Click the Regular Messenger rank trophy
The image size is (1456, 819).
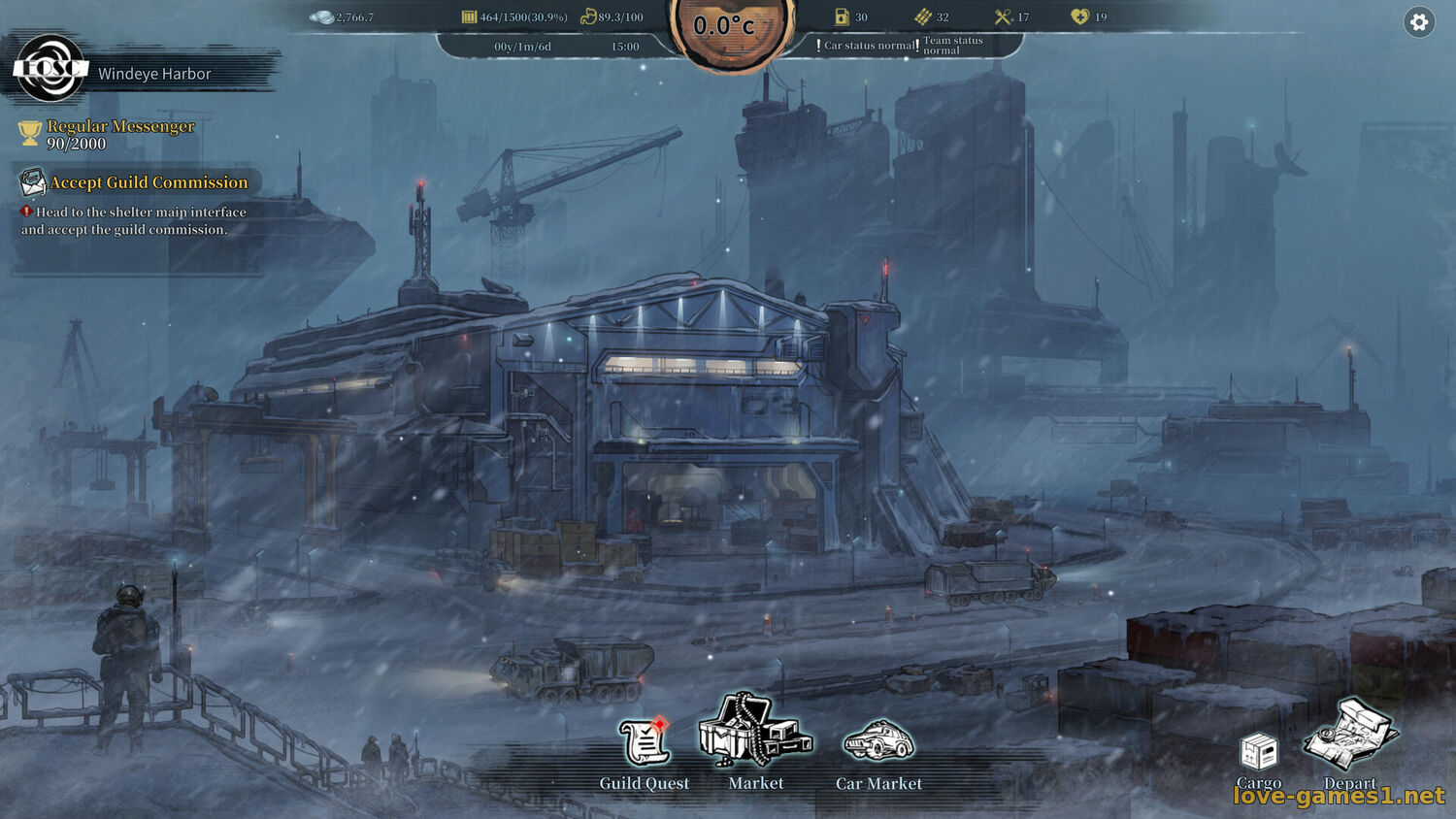(x=30, y=134)
